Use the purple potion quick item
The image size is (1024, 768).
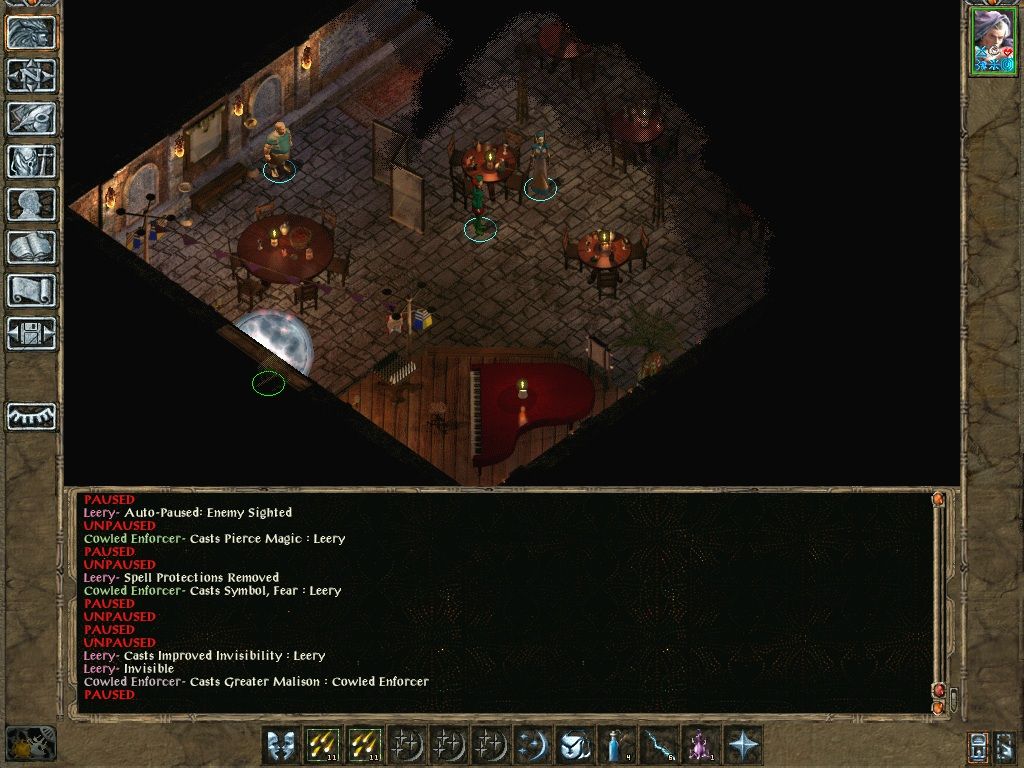point(701,745)
